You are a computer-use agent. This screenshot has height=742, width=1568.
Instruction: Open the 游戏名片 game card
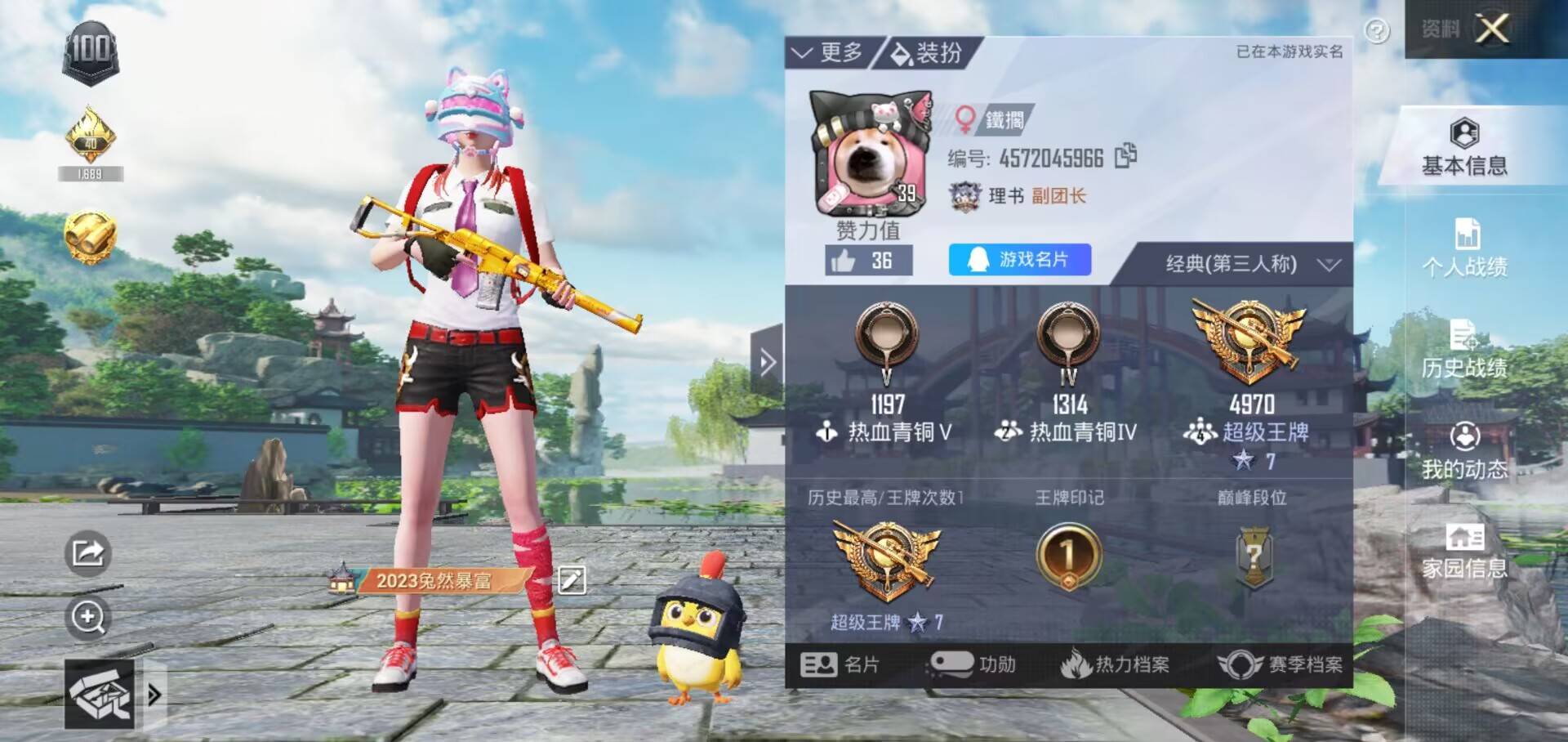[x=1019, y=260]
